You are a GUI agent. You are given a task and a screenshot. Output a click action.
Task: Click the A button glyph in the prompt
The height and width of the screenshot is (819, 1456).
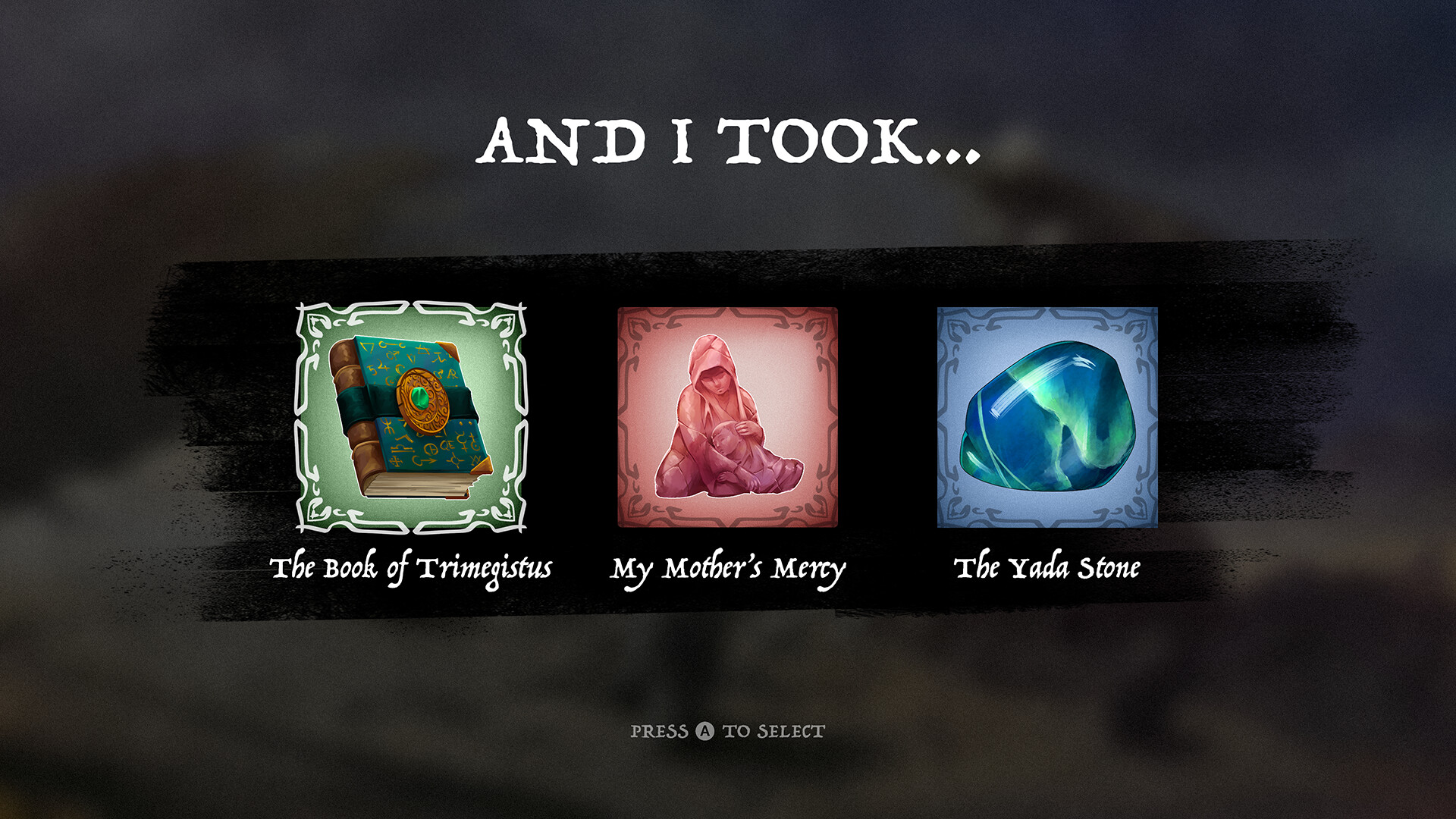(705, 731)
